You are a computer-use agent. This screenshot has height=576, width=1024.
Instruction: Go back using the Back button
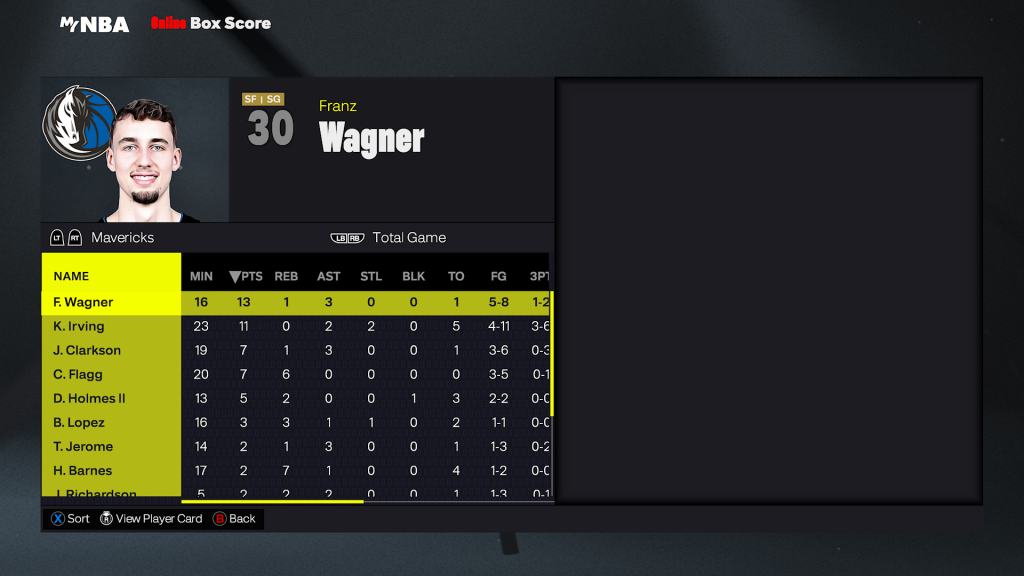[x=234, y=519]
